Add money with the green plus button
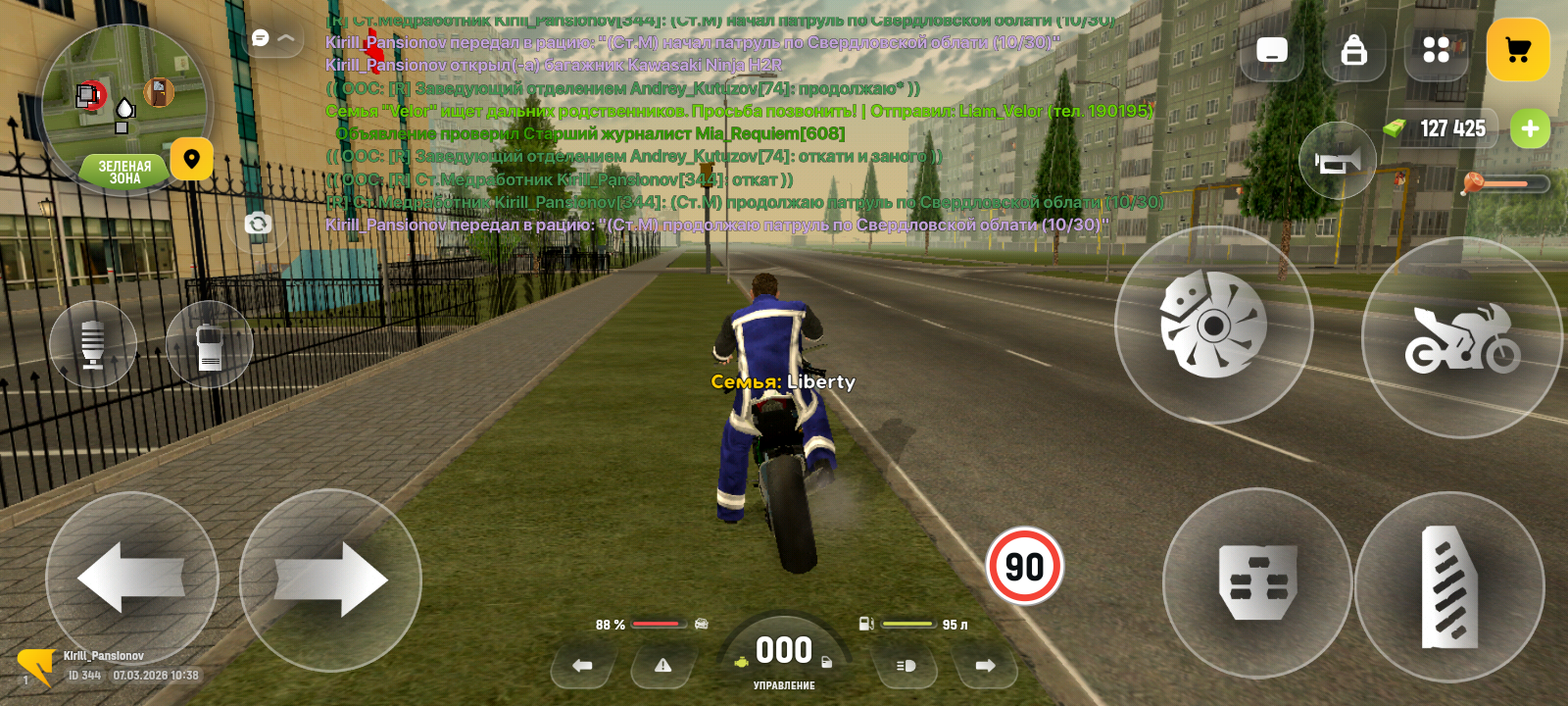Screen dimensions: 1568x706 coord(1530,128)
